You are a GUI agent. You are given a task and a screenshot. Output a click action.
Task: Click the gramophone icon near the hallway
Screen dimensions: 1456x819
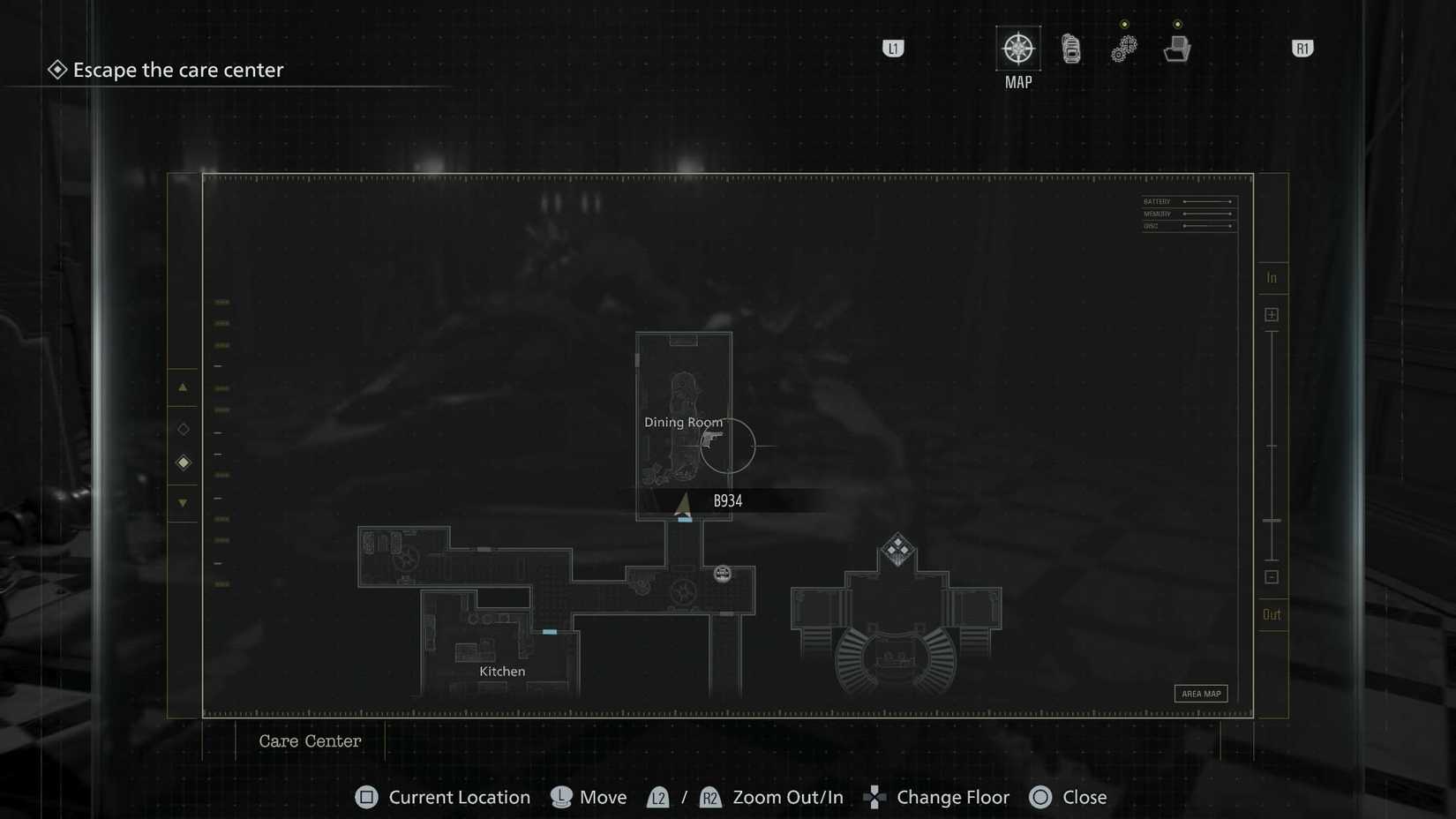(x=722, y=574)
